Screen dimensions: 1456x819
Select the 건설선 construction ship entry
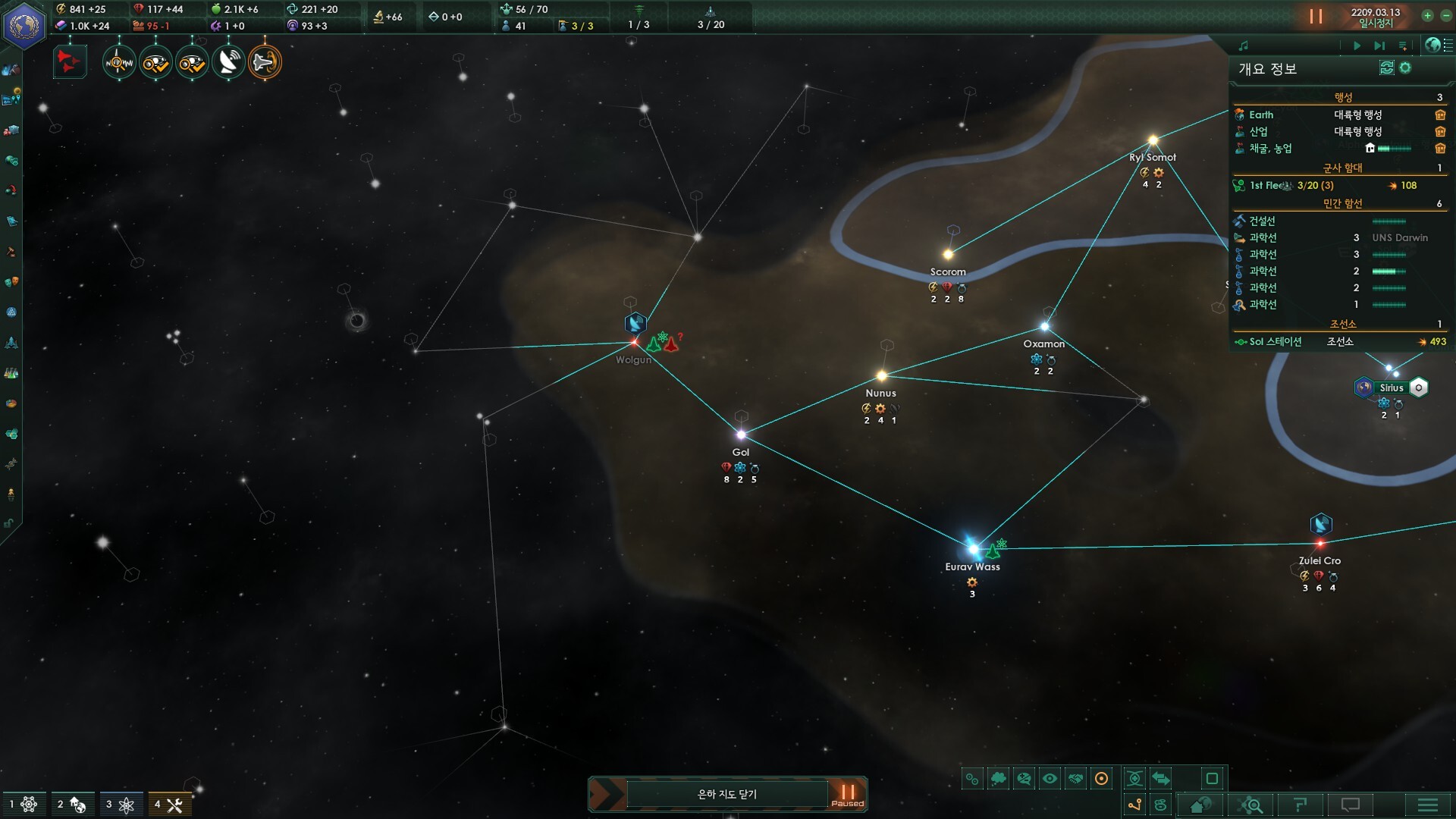click(x=1263, y=221)
